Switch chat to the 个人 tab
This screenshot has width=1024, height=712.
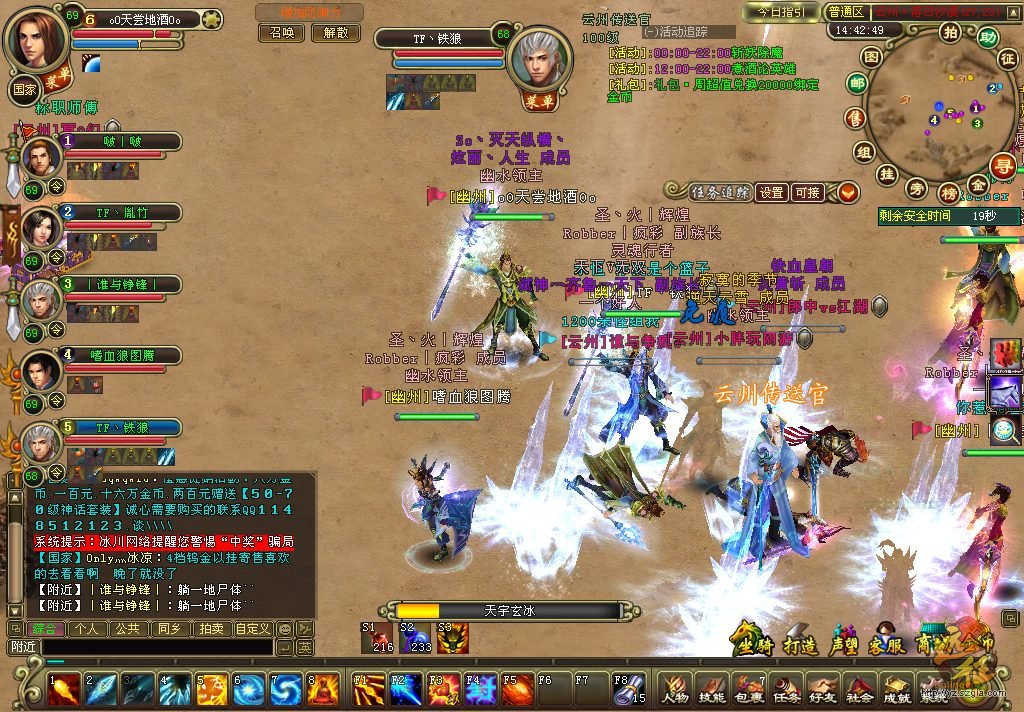[87, 629]
